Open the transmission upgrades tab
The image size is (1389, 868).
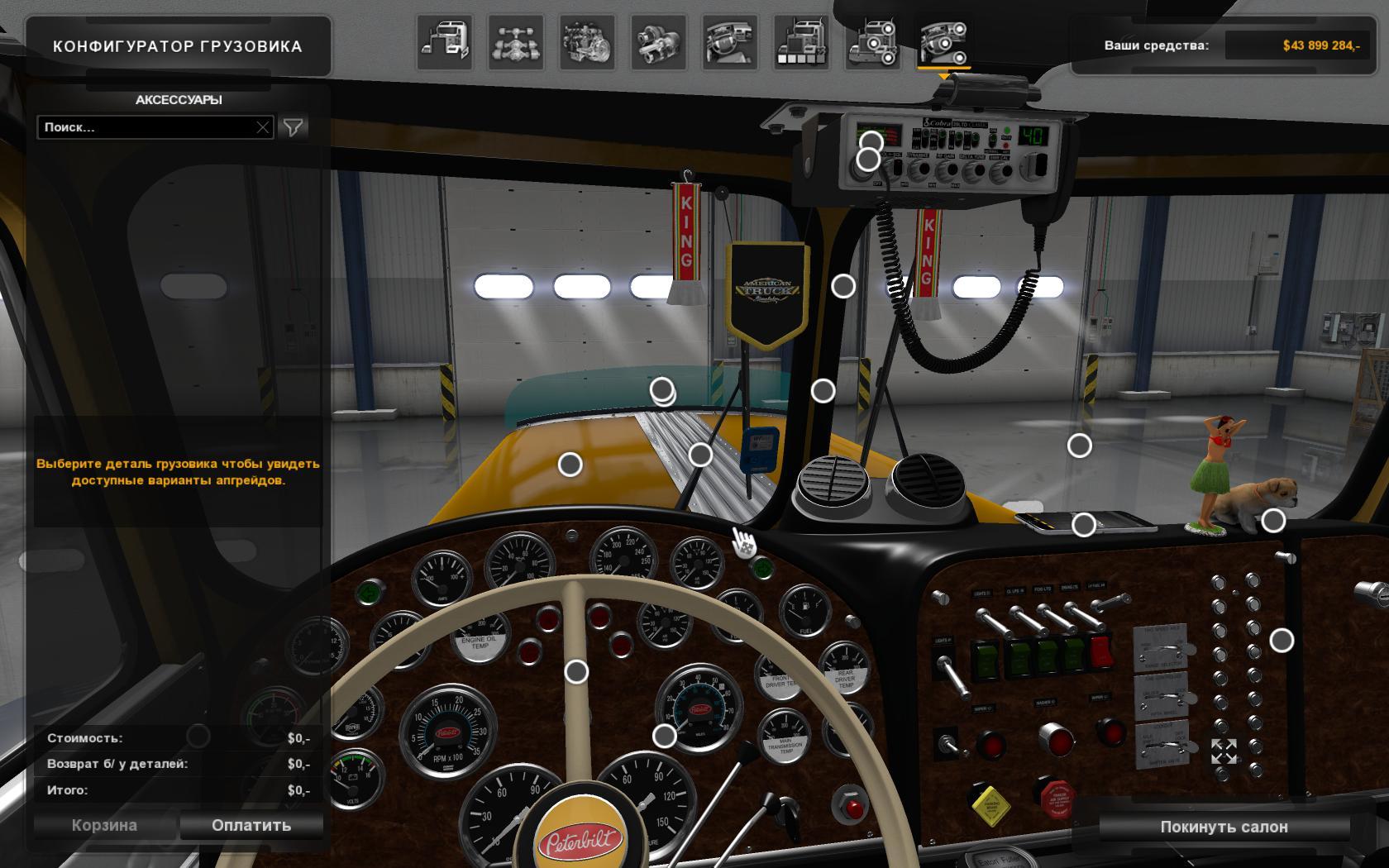(x=658, y=42)
